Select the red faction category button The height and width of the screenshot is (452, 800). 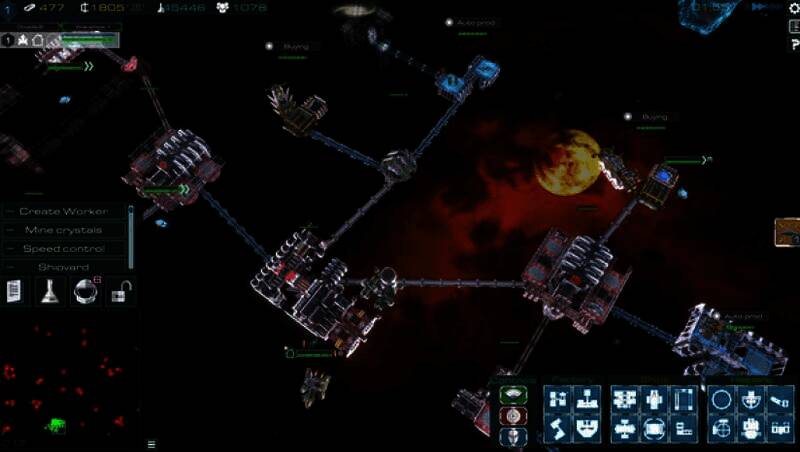point(513,415)
